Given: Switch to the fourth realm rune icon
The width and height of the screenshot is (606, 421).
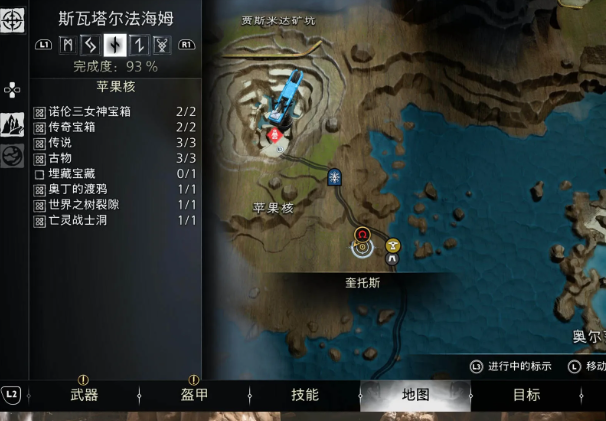Looking at the screenshot, I should pyautogui.click(x=138, y=44).
